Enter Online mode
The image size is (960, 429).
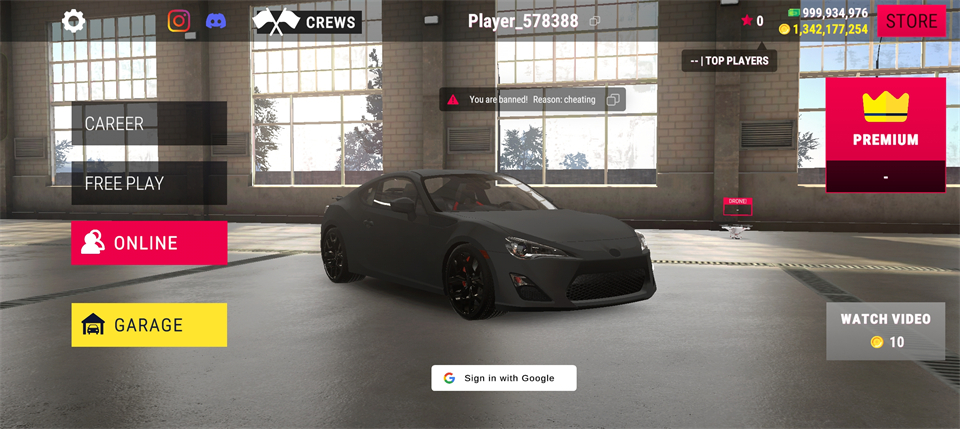tap(149, 243)
